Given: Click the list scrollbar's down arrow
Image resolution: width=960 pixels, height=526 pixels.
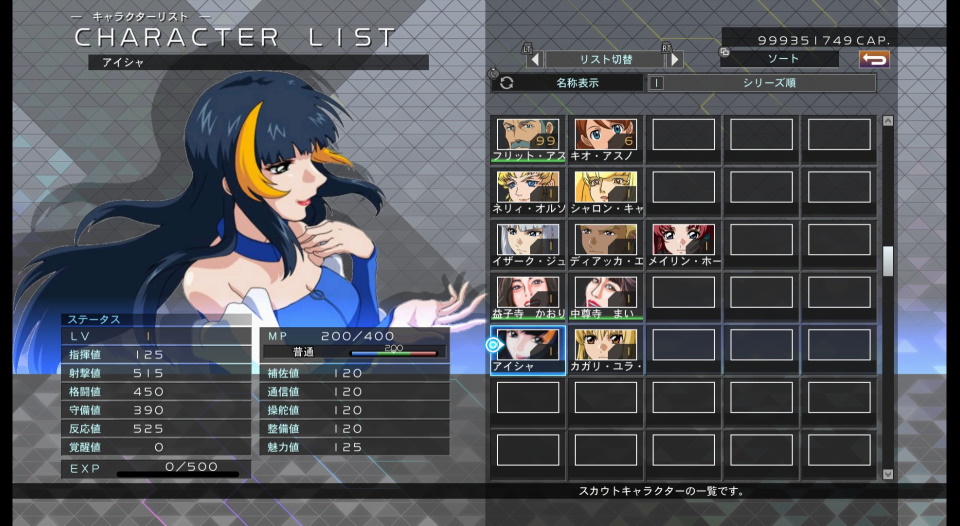Looking at the screenshot, I should pyautogui.click(x=888, y=474).
